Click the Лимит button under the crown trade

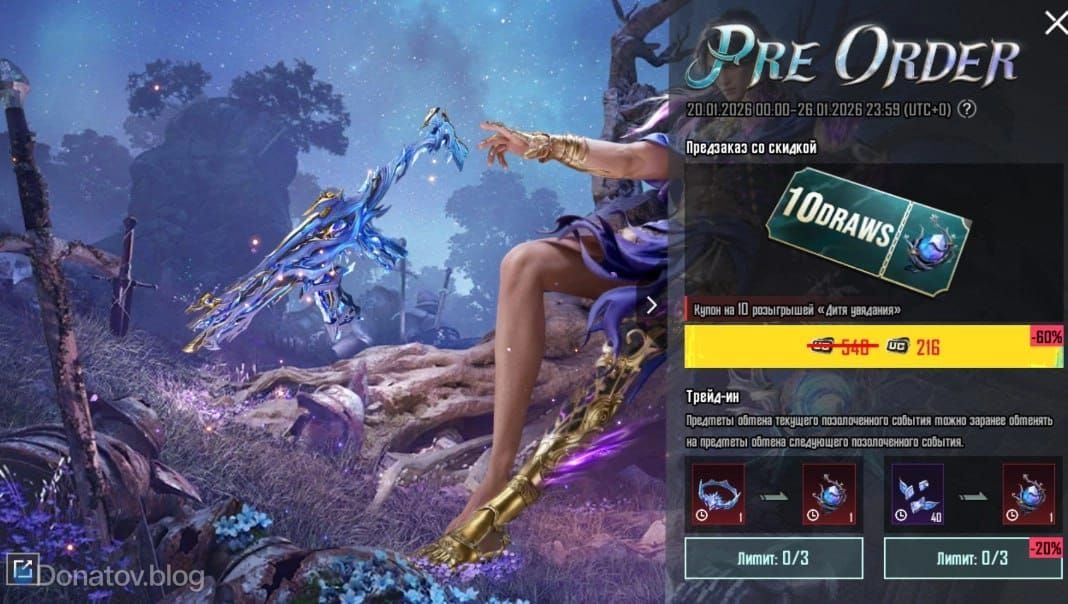(773, 557)
